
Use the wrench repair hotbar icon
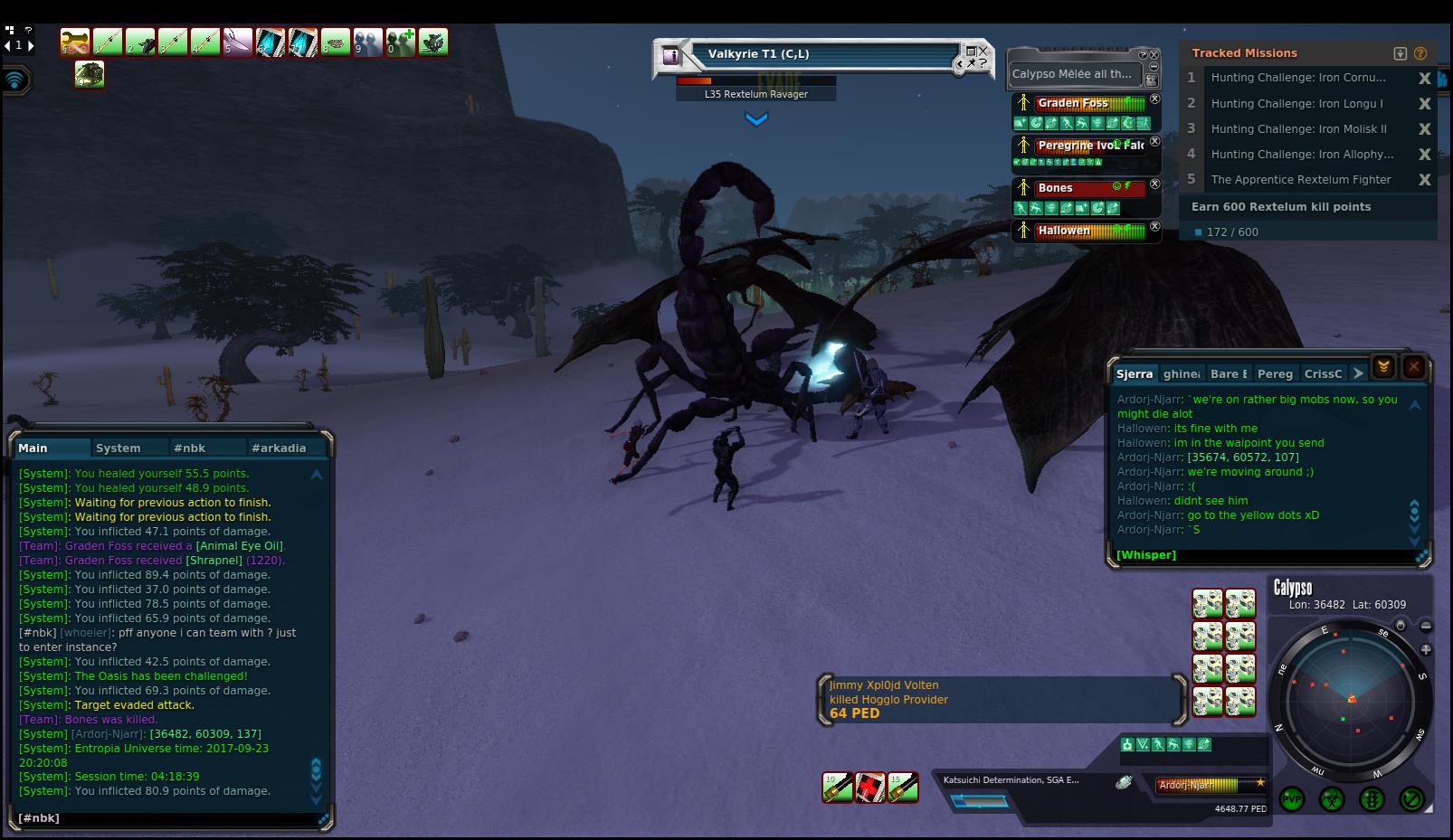[x=75, y=42]
